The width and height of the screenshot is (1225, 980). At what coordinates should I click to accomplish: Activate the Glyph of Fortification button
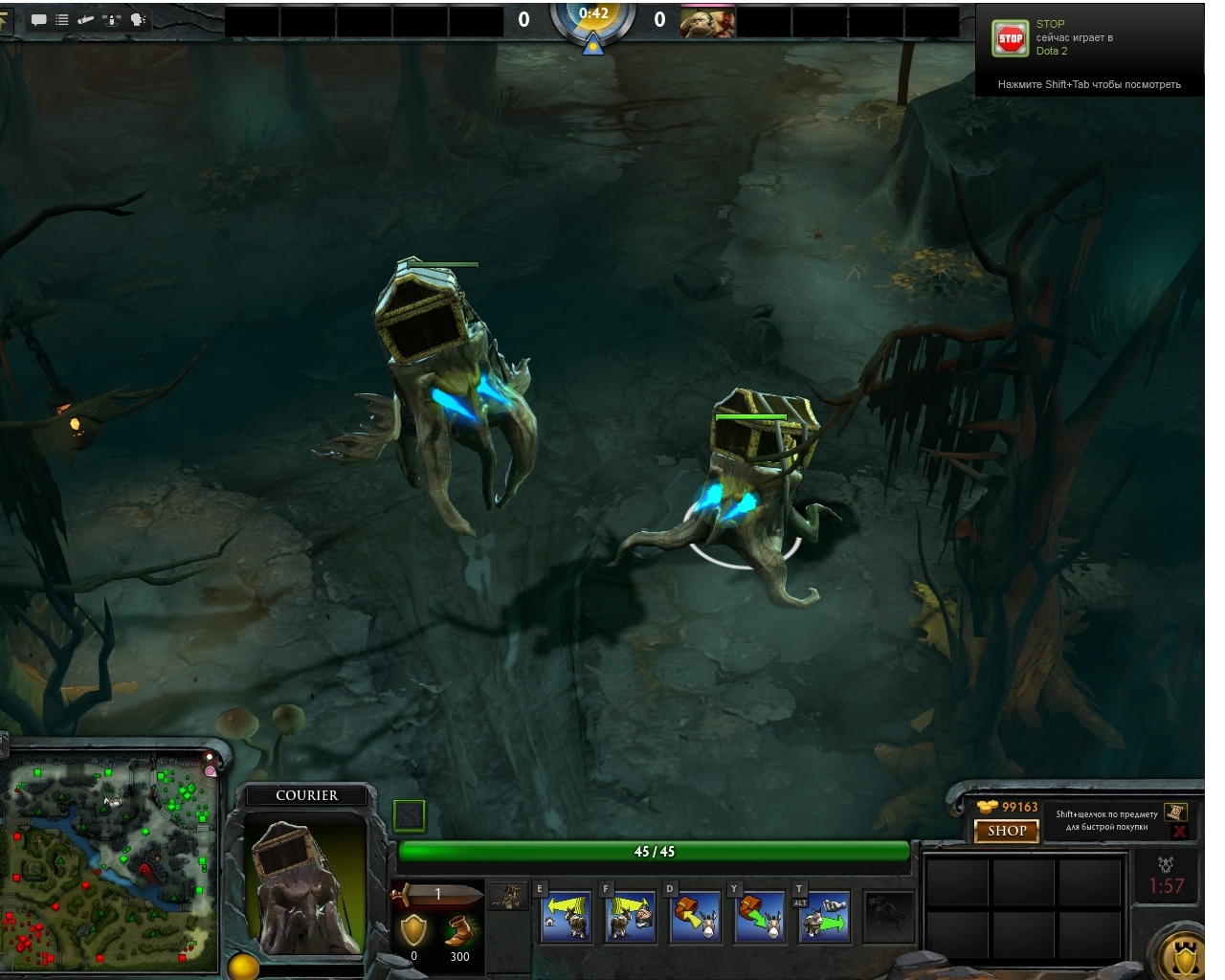click(x=1185, y=954)
